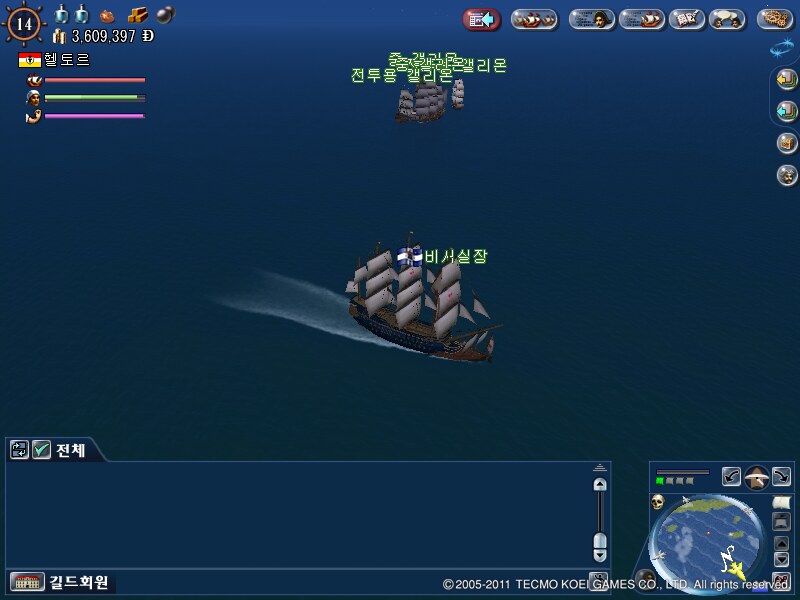Open the gear settings button
The height and width of the screenshot is (600, 800).
[775, 19]
